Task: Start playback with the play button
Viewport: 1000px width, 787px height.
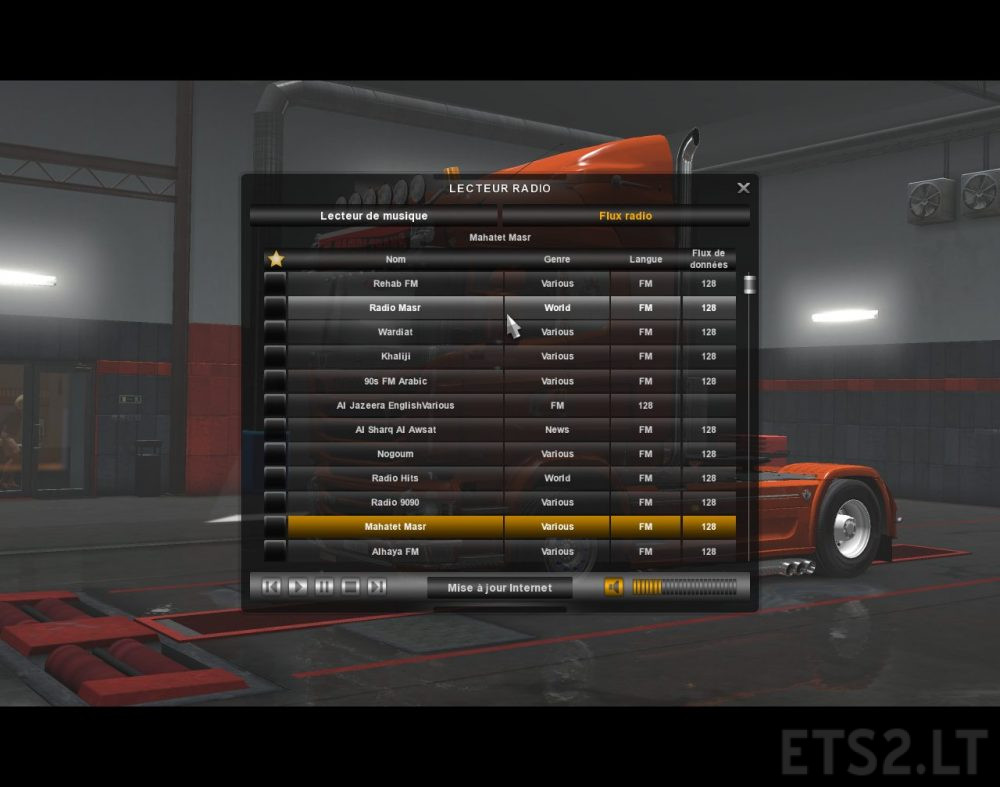Action: [298, 587]
